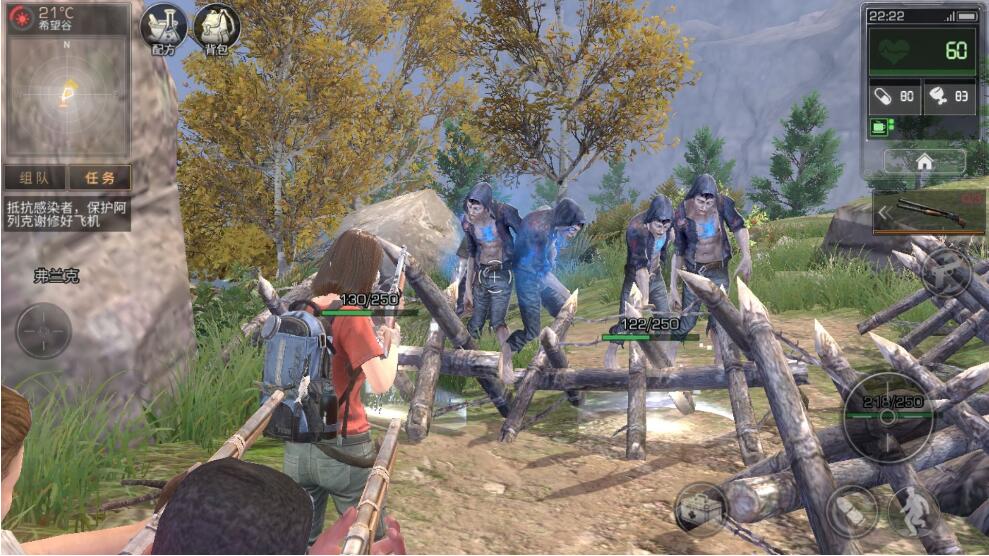Open the 背包 backpack
This screenshot has height=556, width=989.
pos(215,28)
